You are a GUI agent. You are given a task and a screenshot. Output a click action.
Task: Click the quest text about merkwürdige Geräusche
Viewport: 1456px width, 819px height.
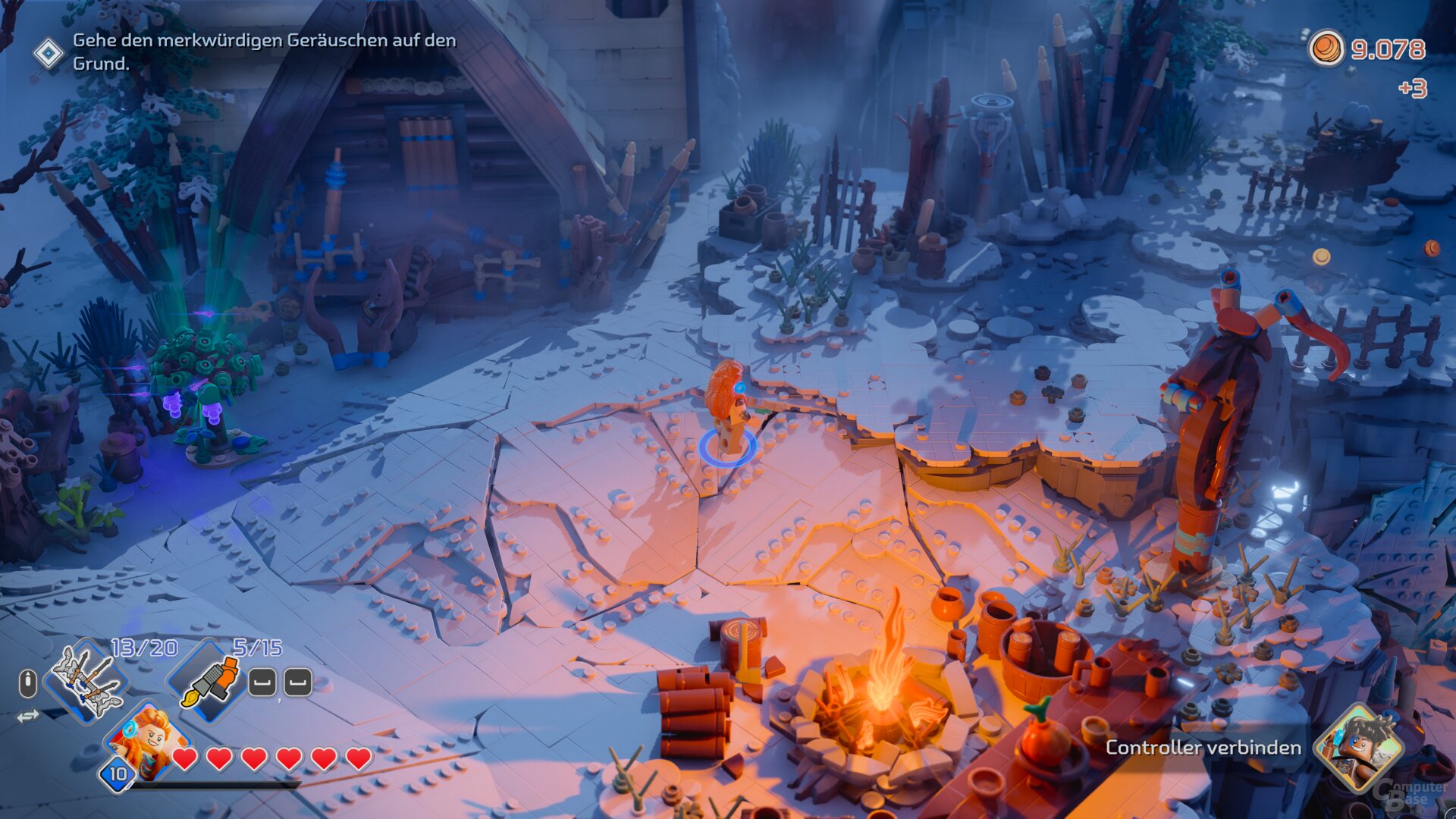click(264, 53)
